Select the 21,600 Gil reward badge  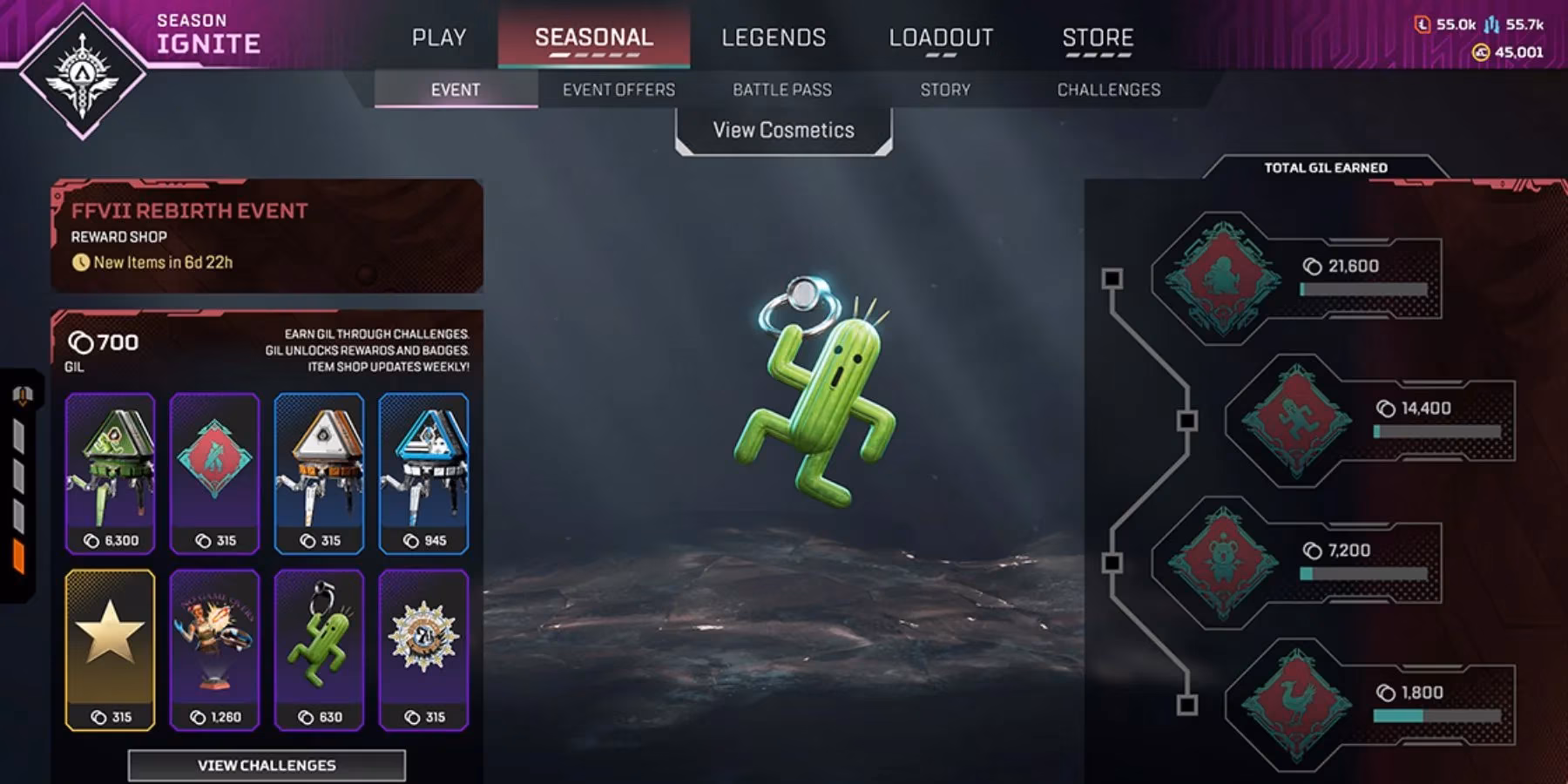1222,279
